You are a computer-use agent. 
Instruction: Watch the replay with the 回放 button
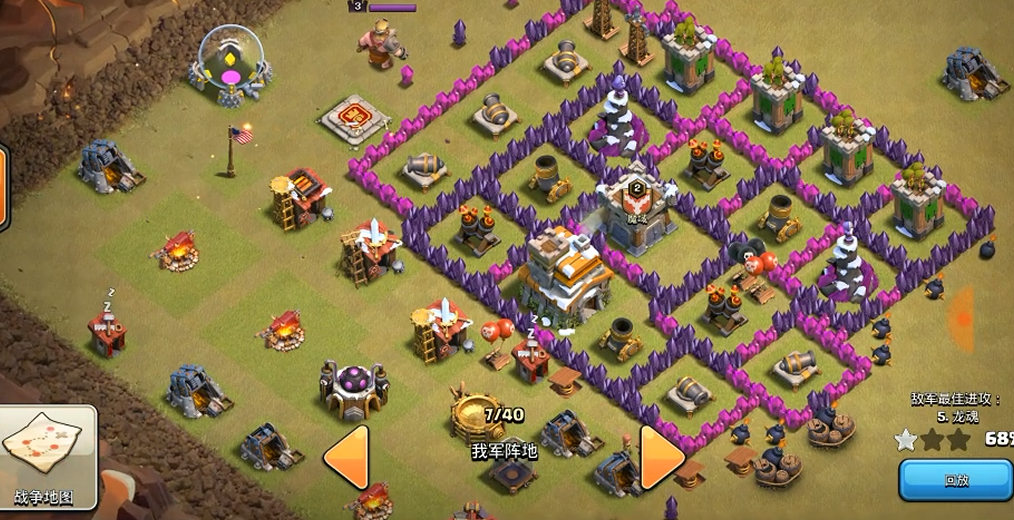[955, 480]
